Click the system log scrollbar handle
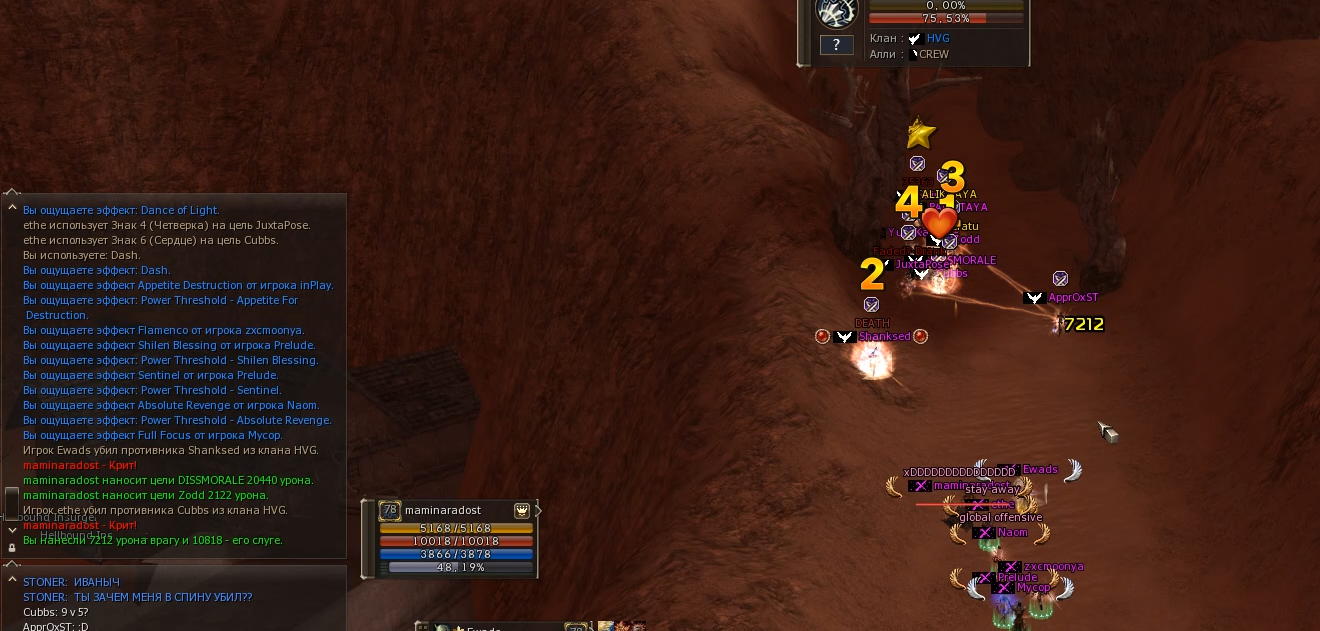The height and width of the screenshot is (631, 1320). tap(12, 501)
